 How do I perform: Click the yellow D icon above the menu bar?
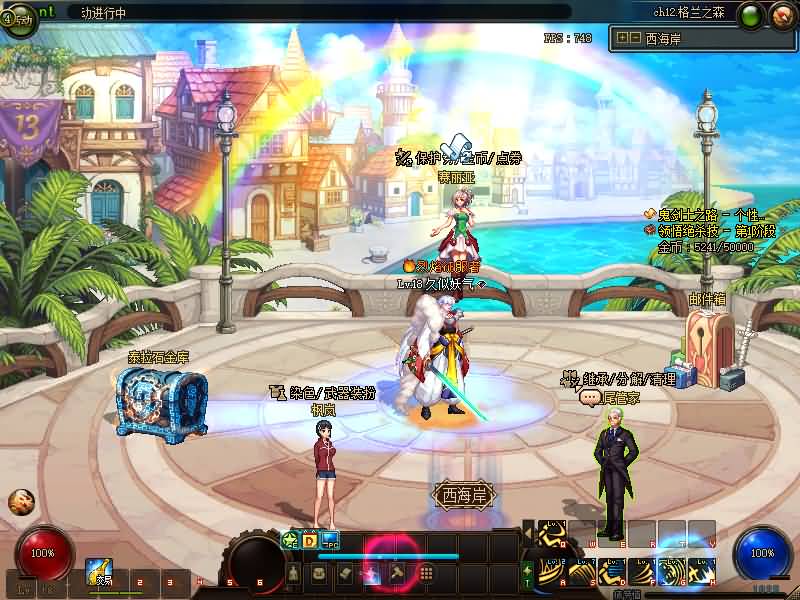point(310,541)
